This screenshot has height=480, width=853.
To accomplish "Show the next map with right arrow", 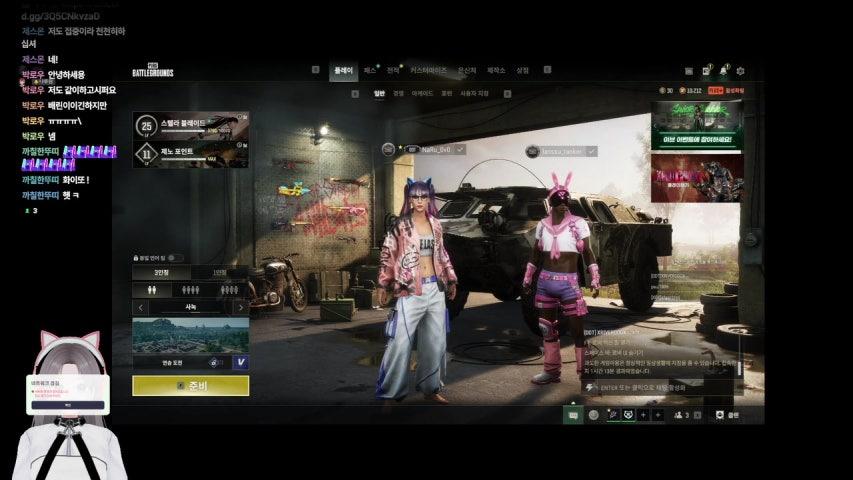I will pyautogui.click(x=240, y=308).
